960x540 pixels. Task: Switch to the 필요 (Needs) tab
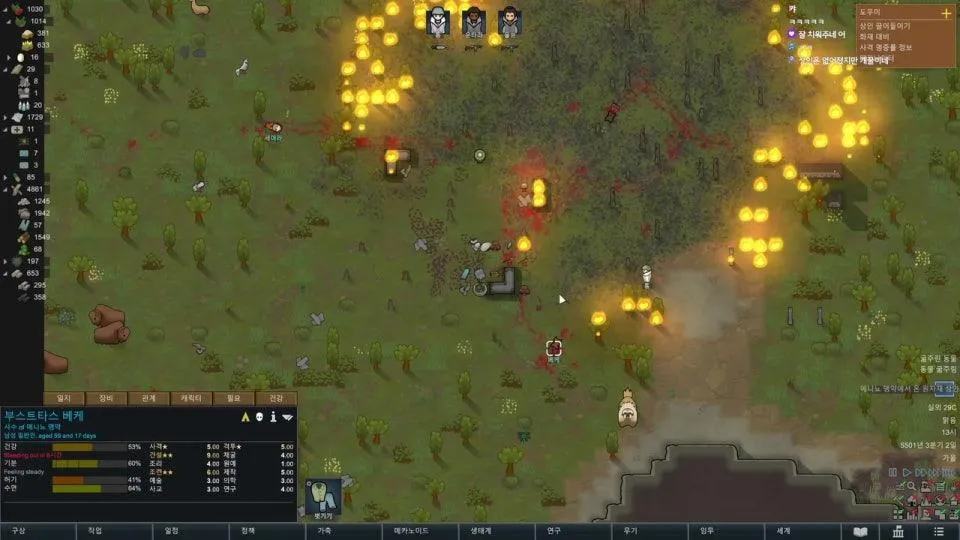coord(233,398)
